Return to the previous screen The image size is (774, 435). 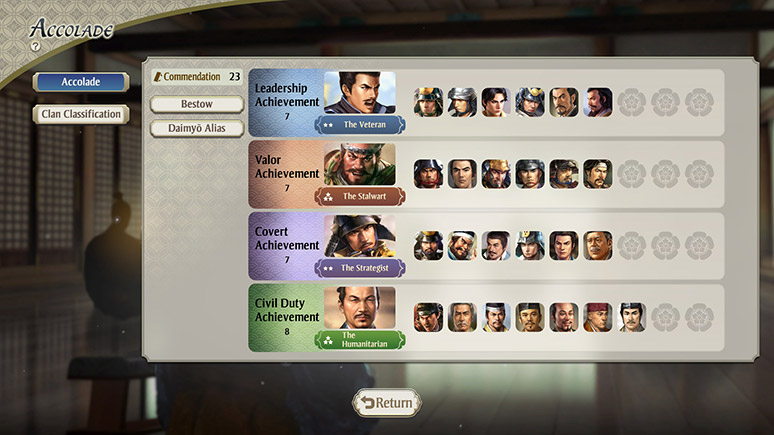(386, 403)
